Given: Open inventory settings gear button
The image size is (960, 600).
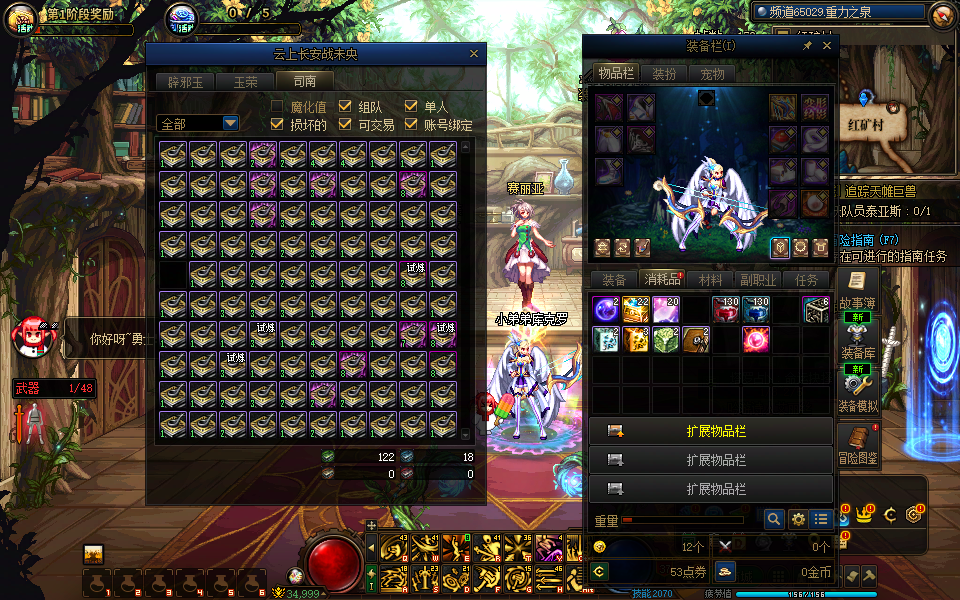Looking at the screenshot, I should tap(798, 519).
